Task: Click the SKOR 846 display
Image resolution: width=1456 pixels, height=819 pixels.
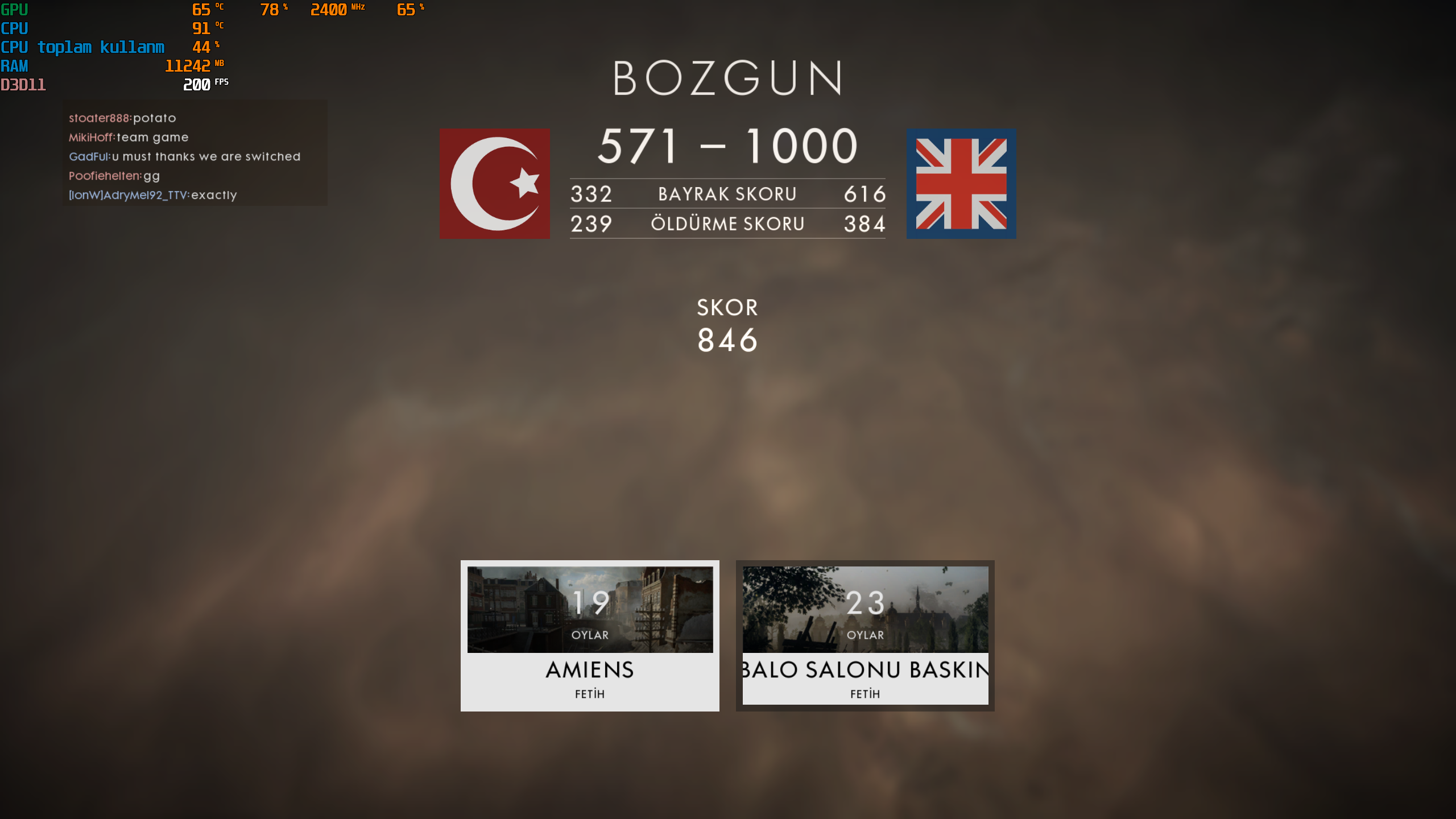Action: (x=728, y=324)
